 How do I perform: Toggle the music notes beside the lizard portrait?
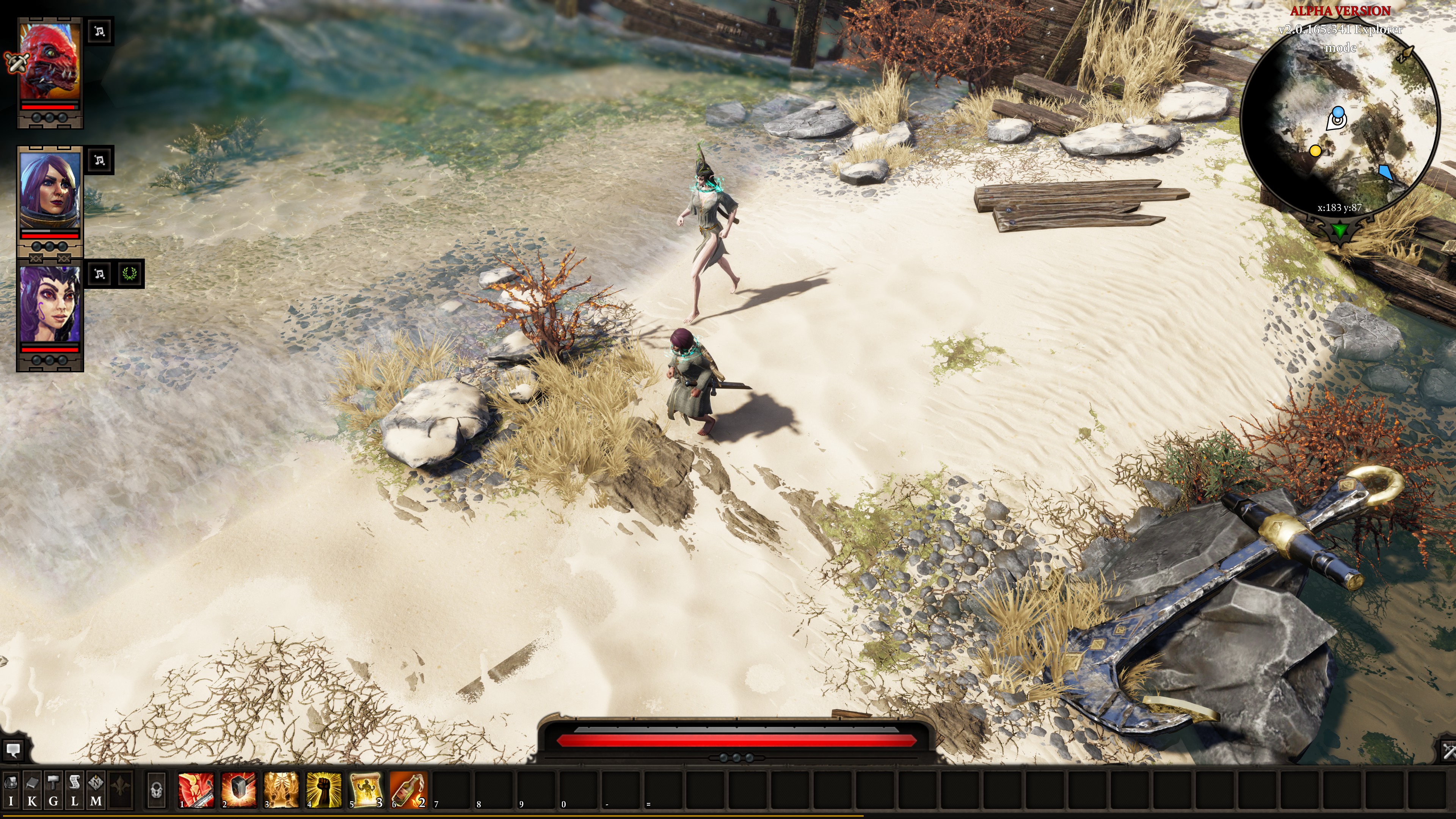click(x=99, y=32)
